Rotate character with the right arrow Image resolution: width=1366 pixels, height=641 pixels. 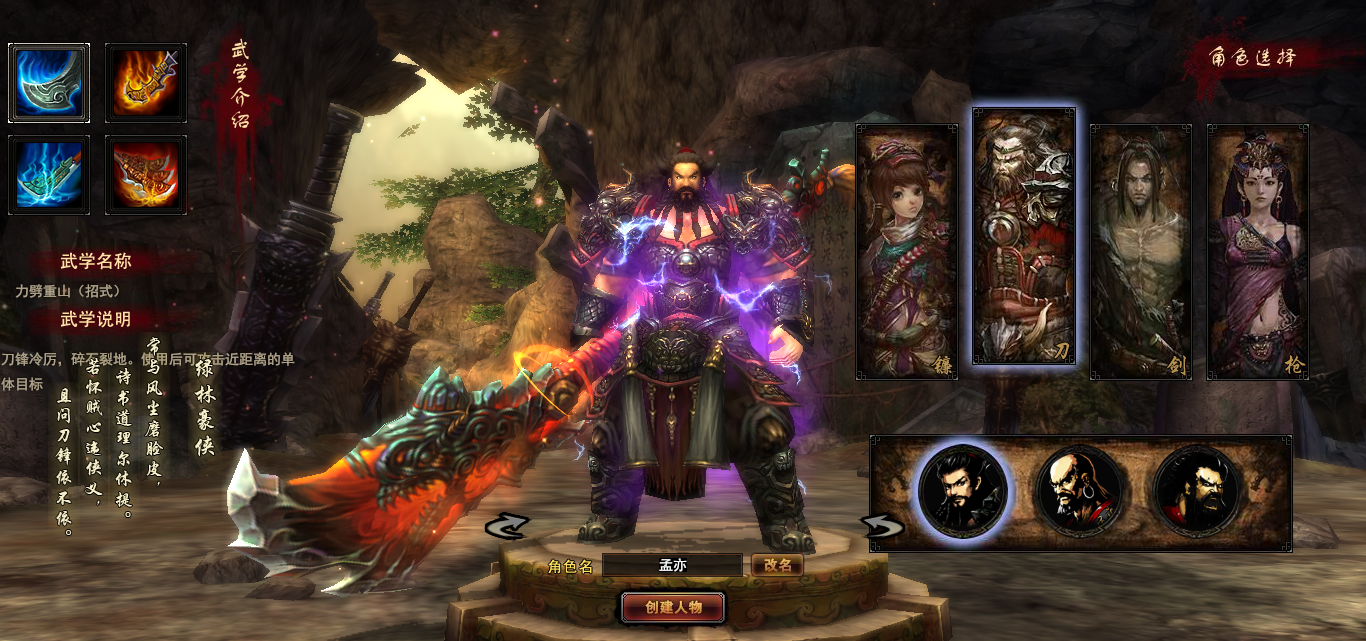point(883,526)
